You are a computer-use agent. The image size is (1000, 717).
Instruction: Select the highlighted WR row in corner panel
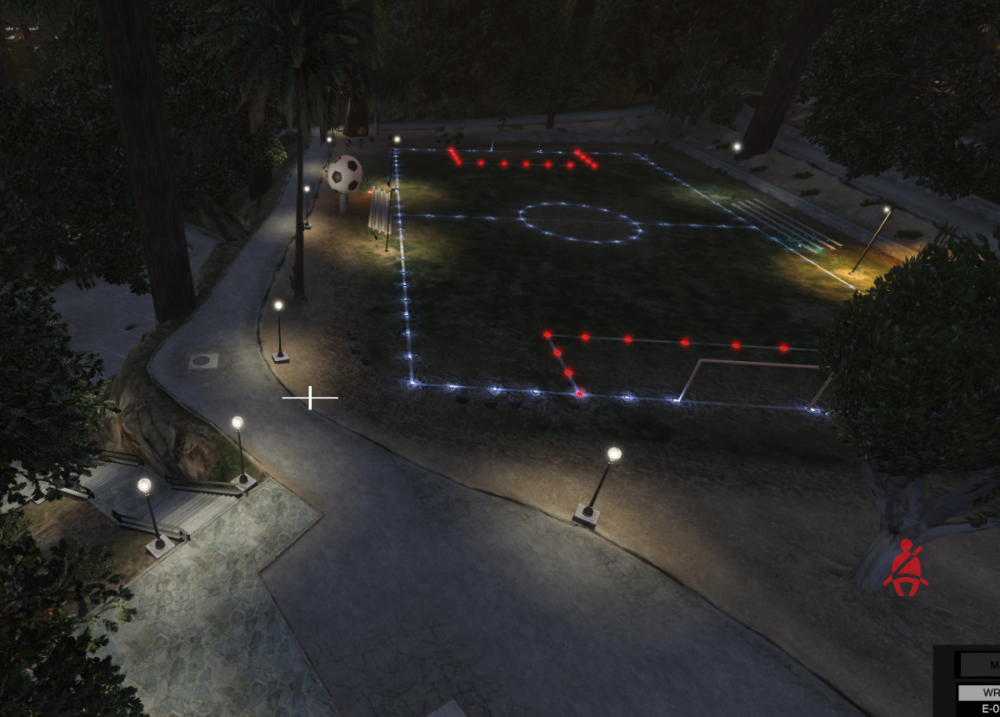coord(979,692)
